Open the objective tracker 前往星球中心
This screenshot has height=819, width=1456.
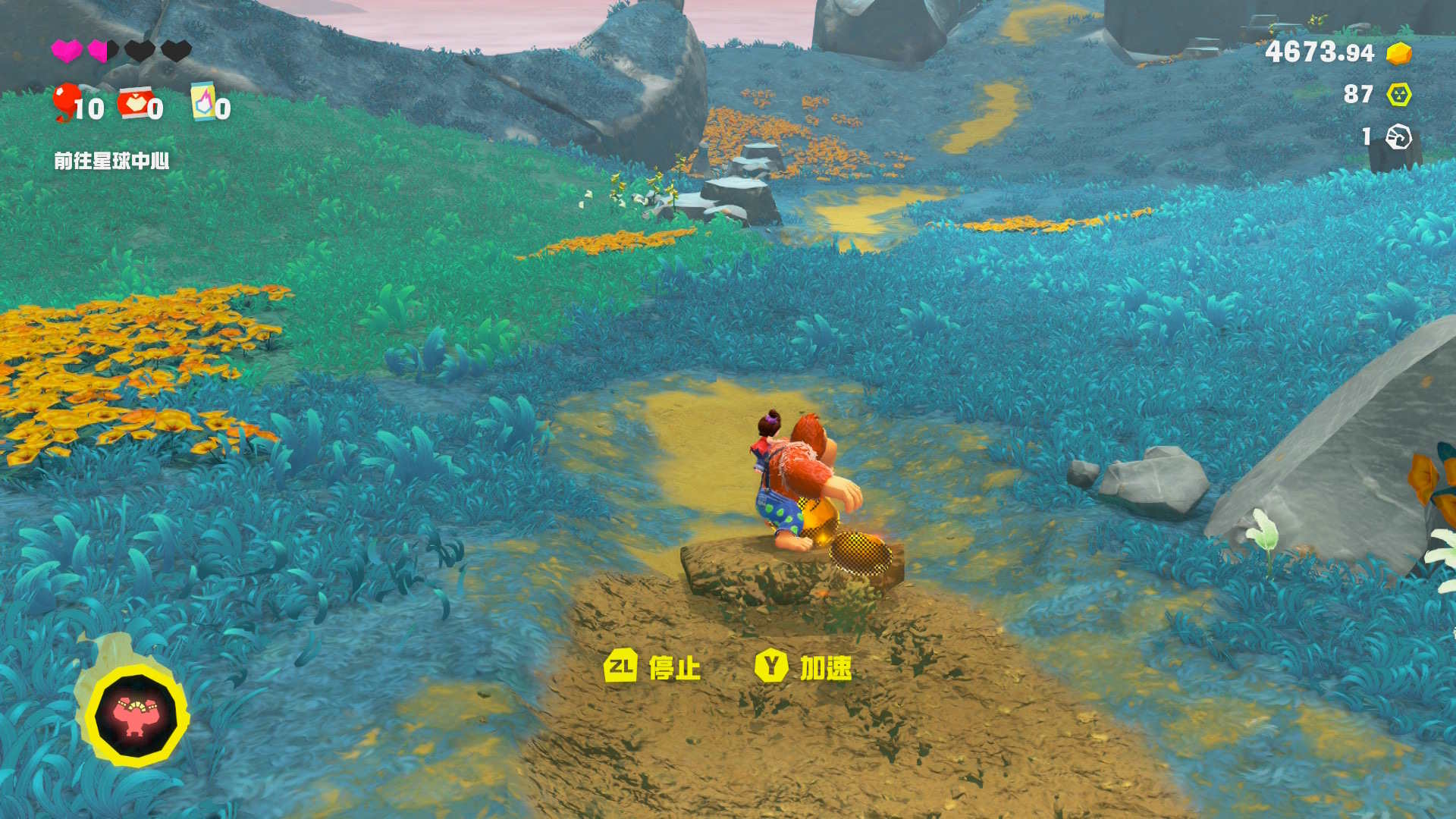click(x=111, y=161)
